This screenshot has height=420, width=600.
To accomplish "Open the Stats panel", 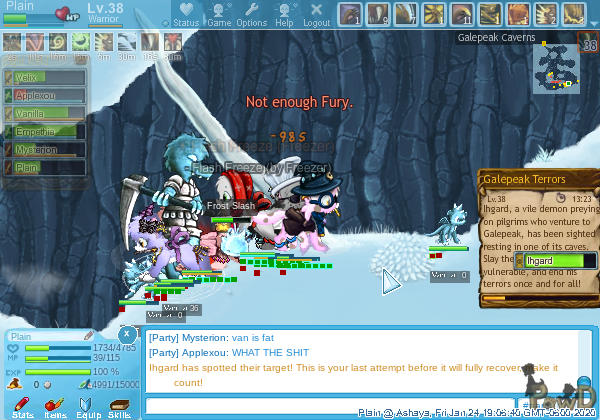I will point(23,405).
